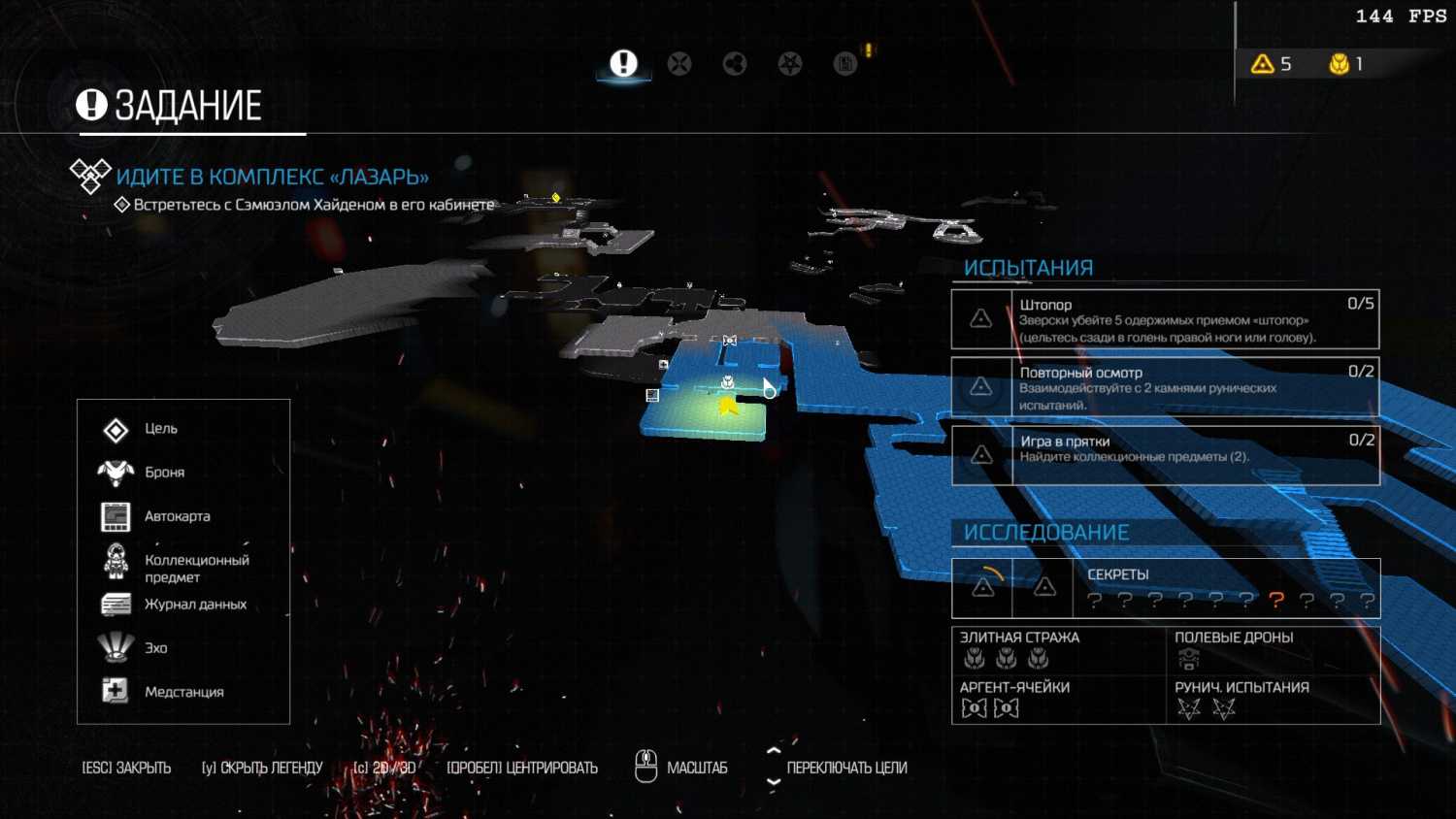Click the yellow player marker on the map
The image size is (1456, 819).
tap(728, 407)
